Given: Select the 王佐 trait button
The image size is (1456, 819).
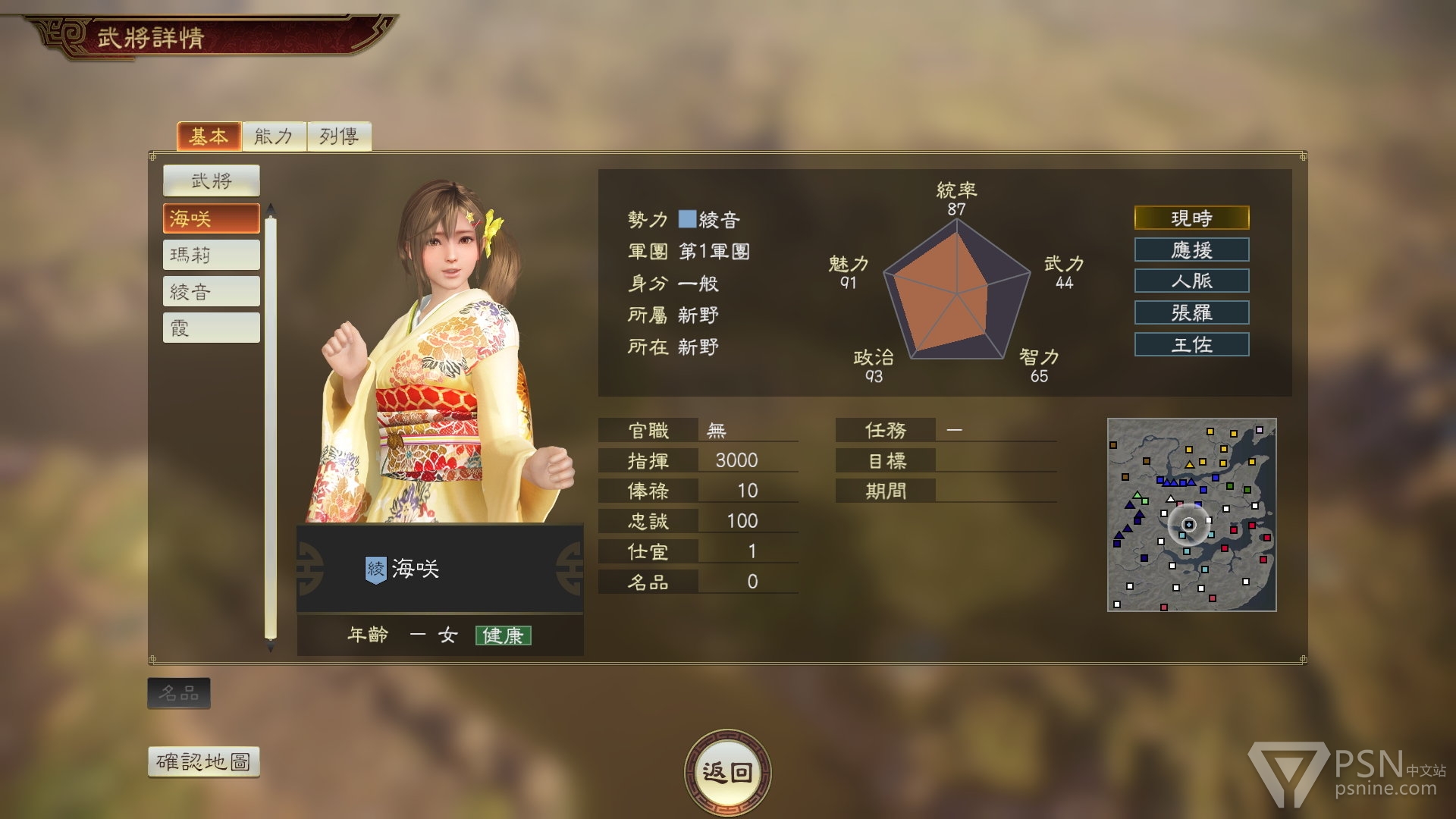Looking at the screenshot, I should [1191, 344].
